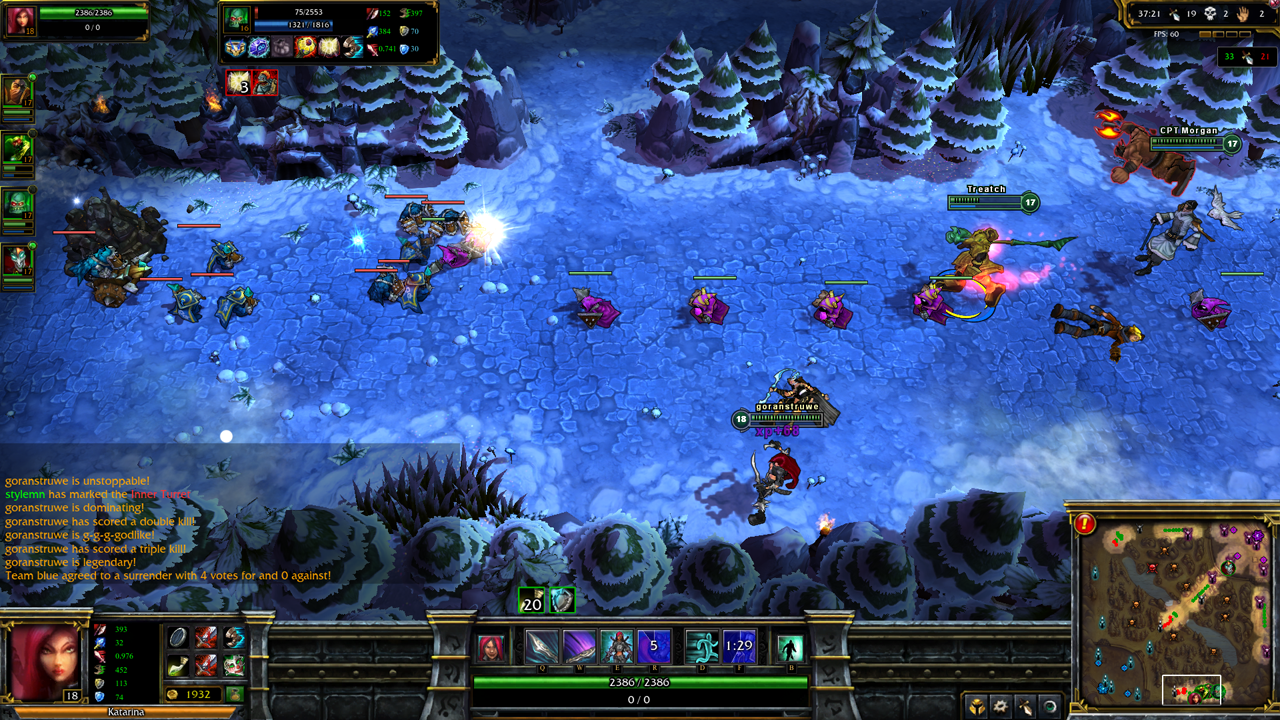Click Katarina's passive icon beside the abilities
The image size is (1280, 720).
tap(491, 648)
